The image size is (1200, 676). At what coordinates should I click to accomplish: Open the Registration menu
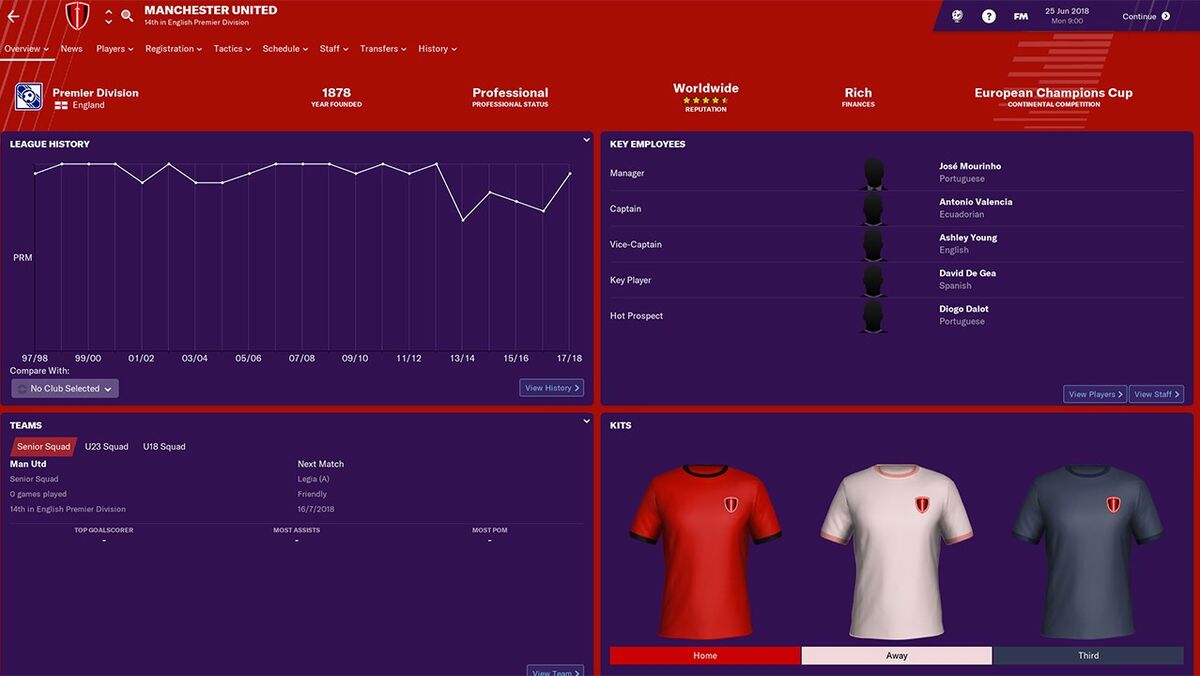[173, 49]
